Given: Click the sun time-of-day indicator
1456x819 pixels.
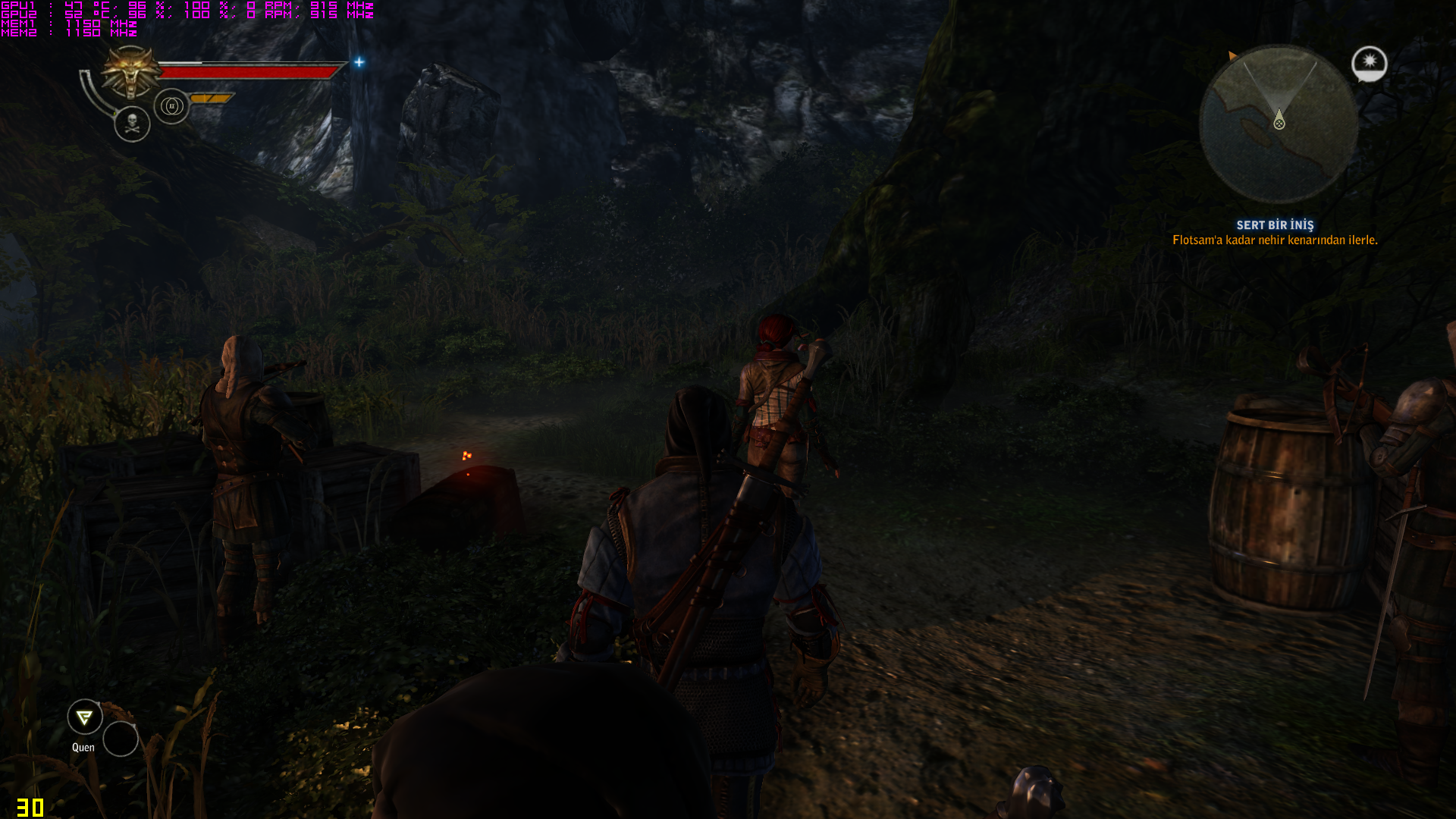Looking at the screenshot, I should (x=1369, y=63).
